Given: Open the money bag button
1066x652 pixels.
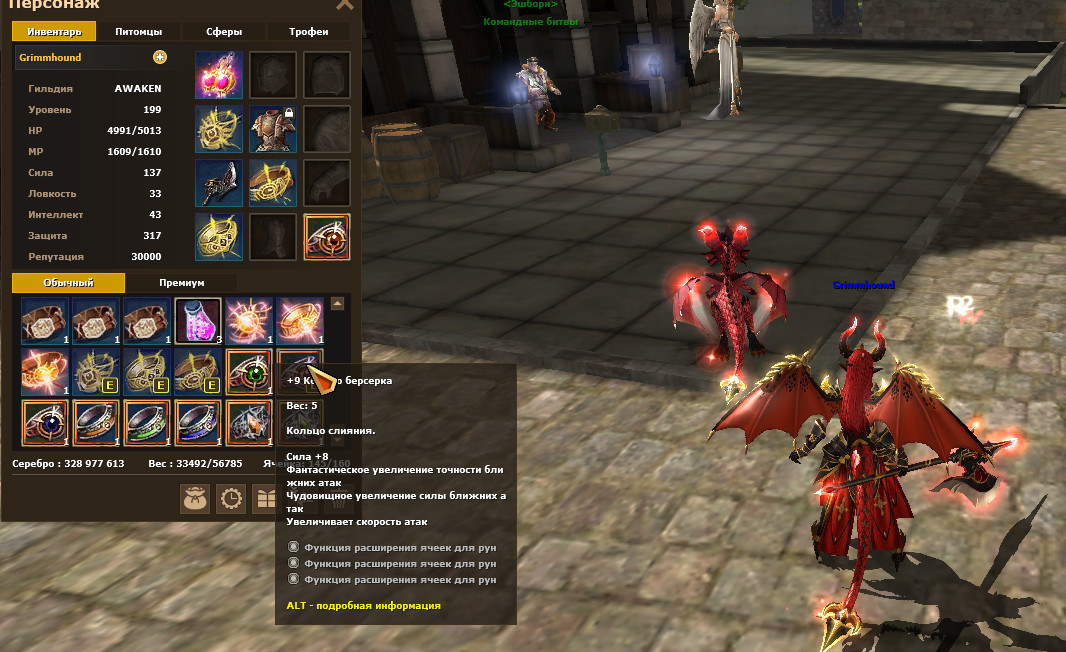Looking at the screenshot, I should [x=195, y=498].
